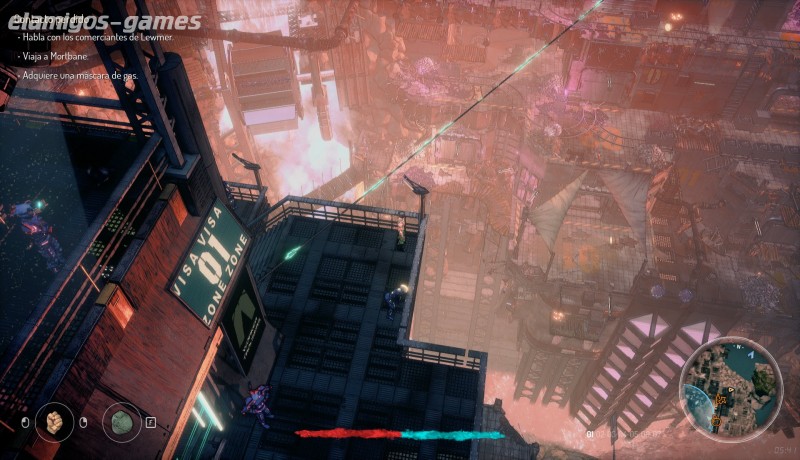Select the 'Adquiere una máscara de gas' objective
The image size is (800, 460).
click(x=81, y=76)
